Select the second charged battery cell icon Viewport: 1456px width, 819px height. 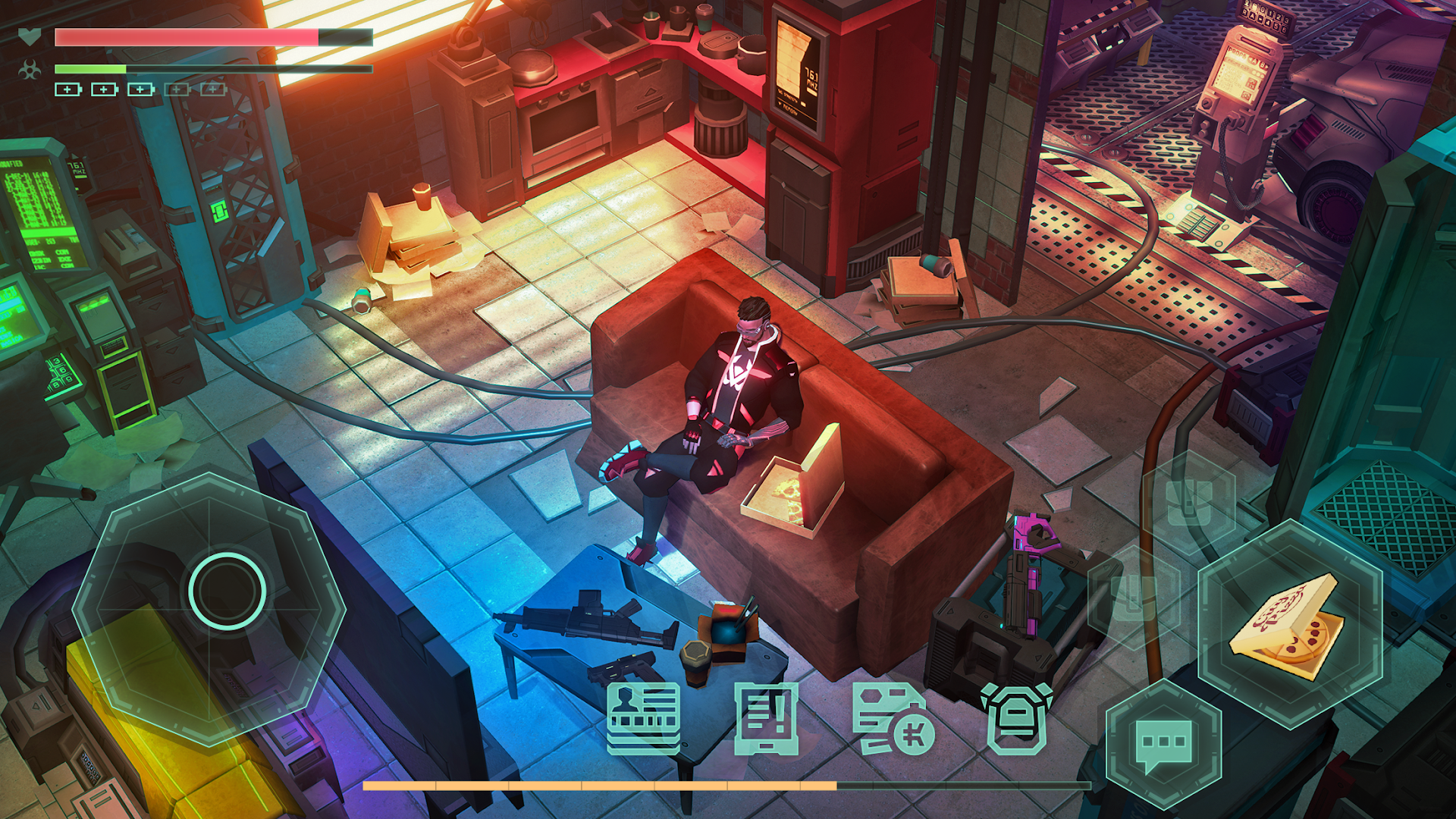point(102,89)
